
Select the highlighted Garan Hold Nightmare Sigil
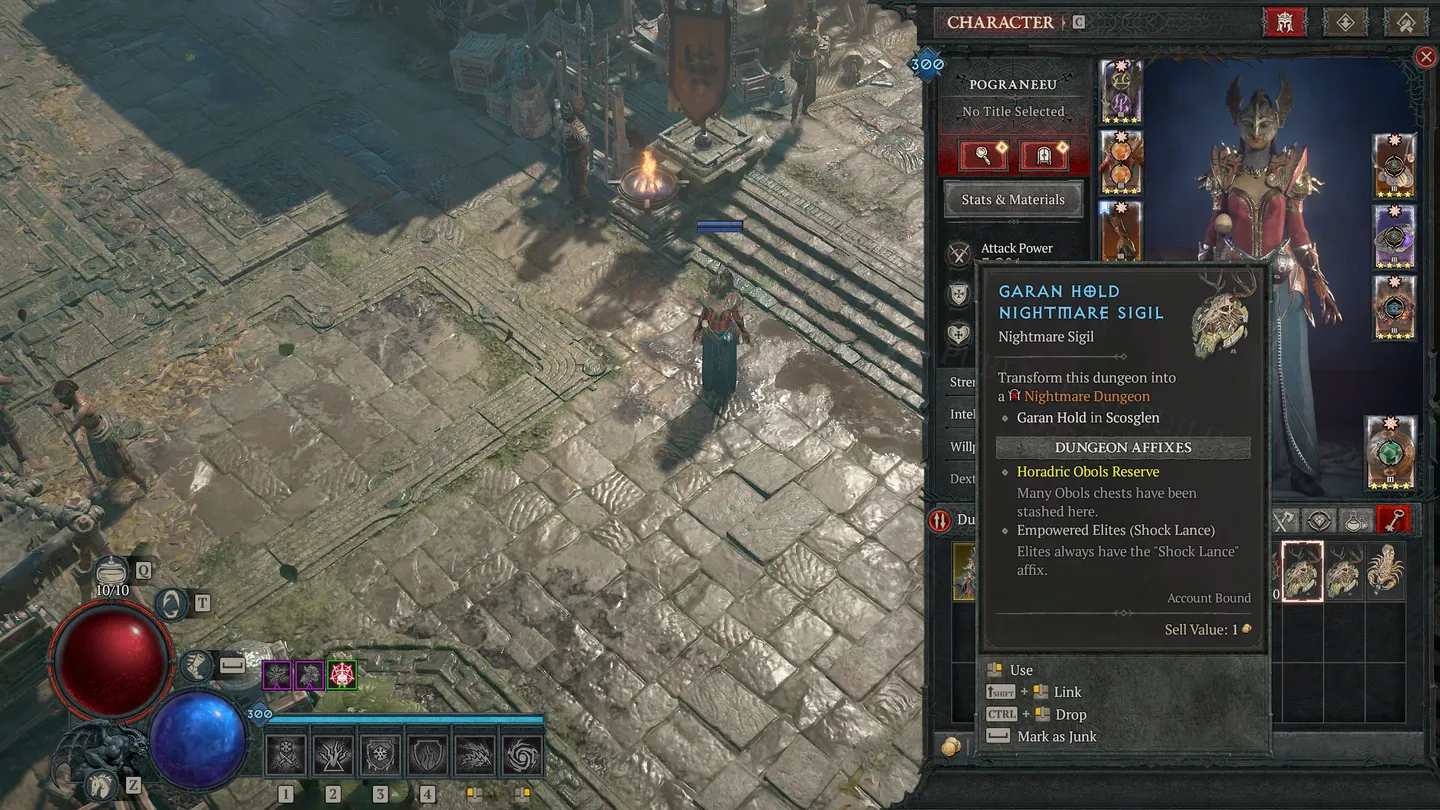[x=1303, y=572]
